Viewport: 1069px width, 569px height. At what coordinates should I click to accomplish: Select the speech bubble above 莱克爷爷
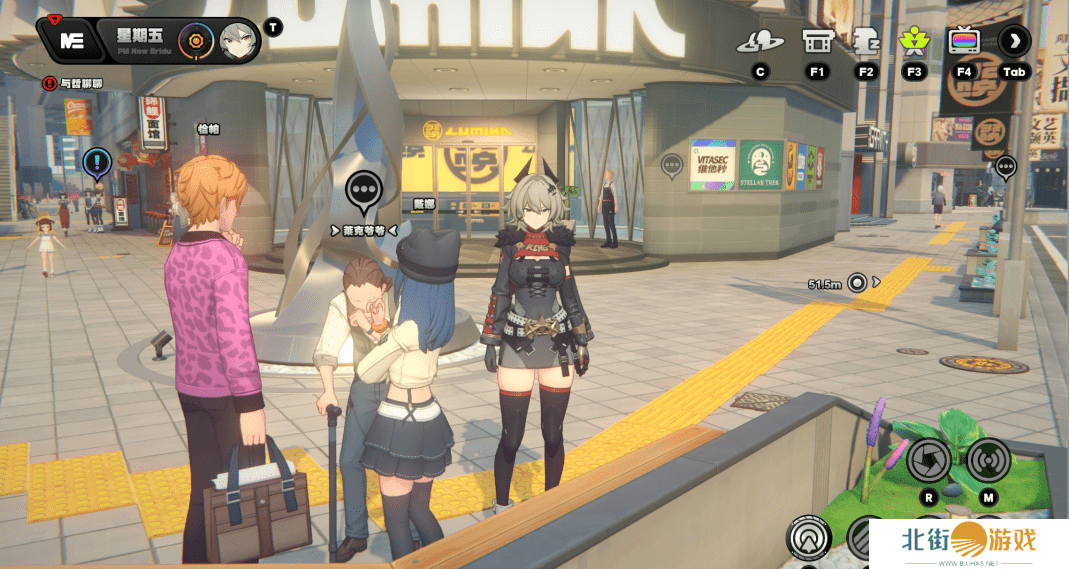364,189
